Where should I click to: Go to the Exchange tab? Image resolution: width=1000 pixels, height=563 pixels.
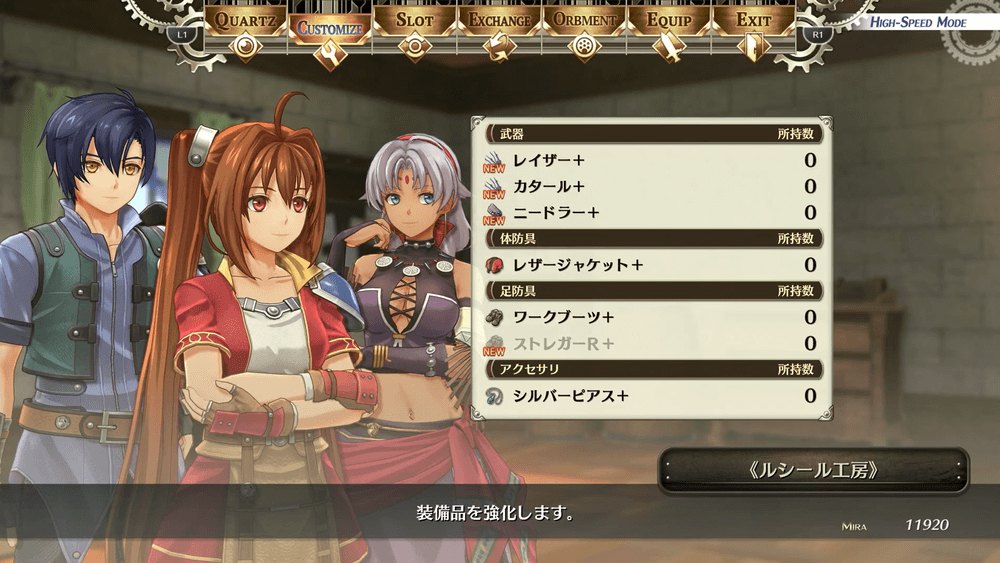point(499,22)
